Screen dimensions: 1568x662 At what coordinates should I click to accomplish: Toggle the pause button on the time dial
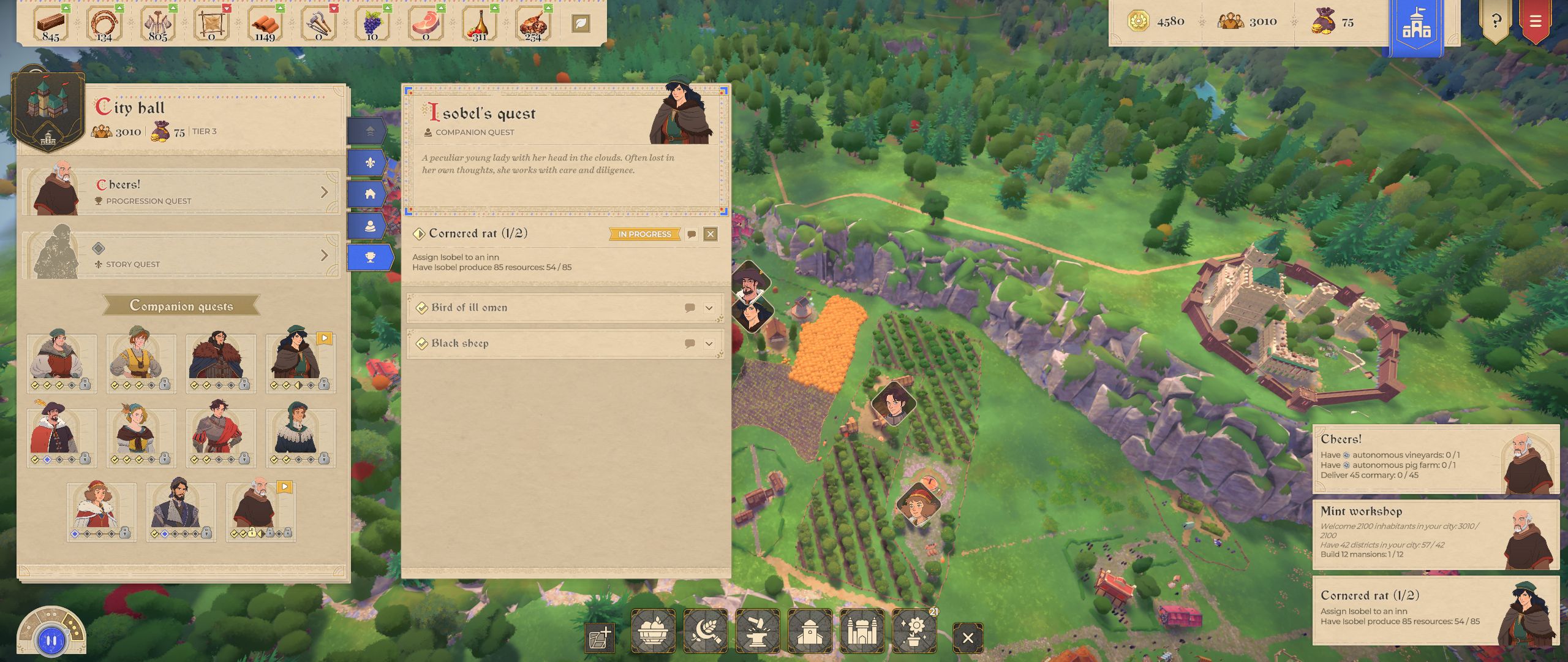point(51,641)
